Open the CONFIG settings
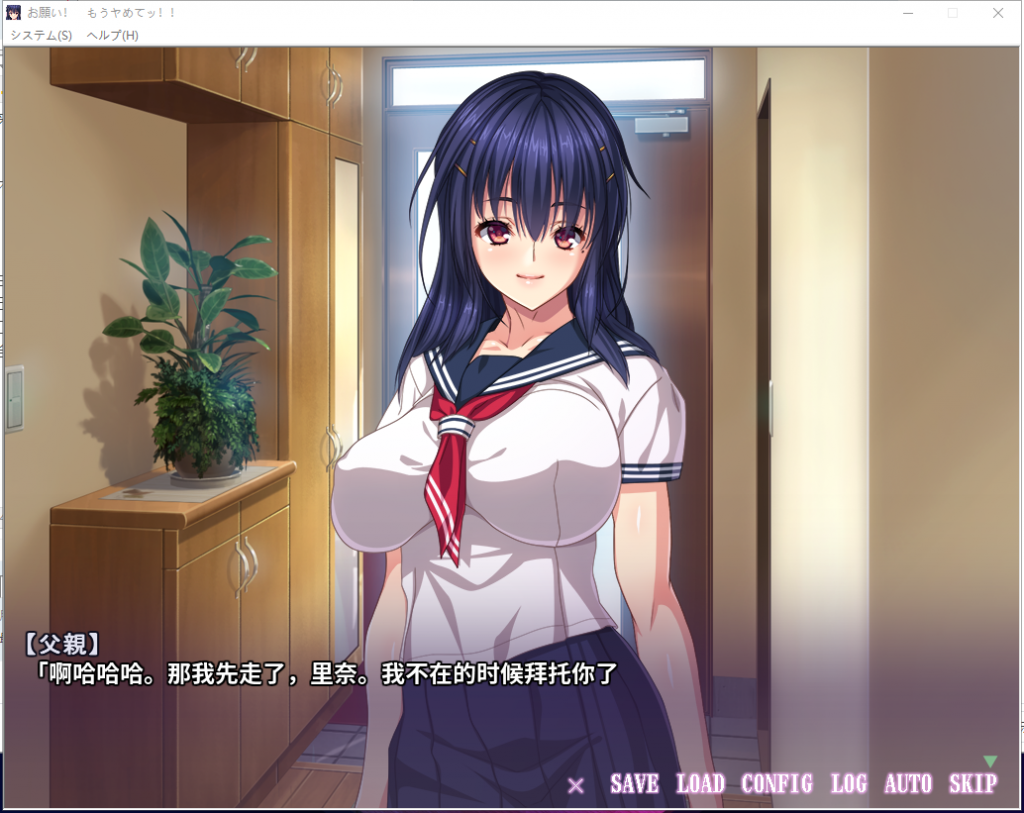The width and height of the screenshot is (1024, 813). [776, 784]
